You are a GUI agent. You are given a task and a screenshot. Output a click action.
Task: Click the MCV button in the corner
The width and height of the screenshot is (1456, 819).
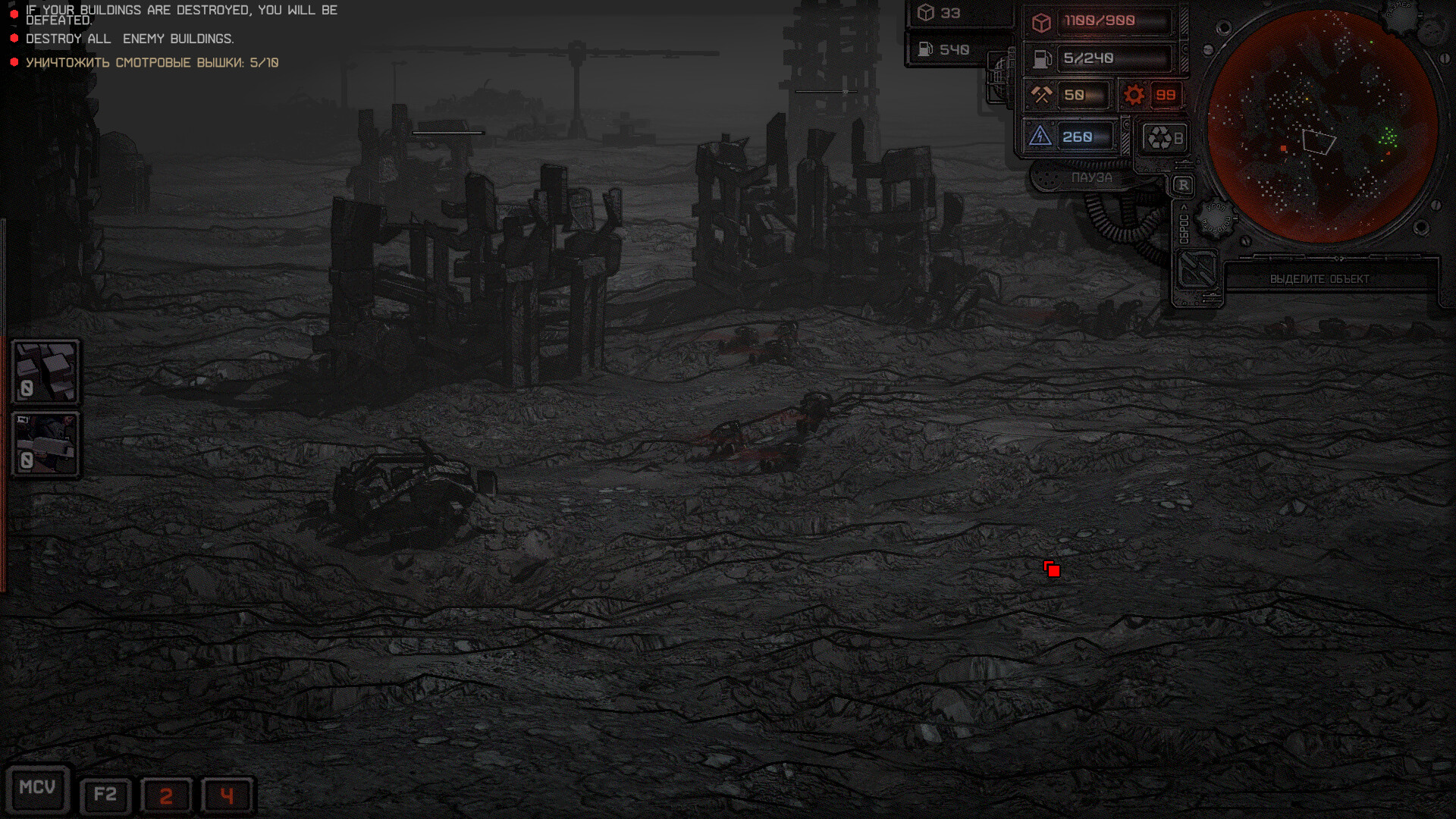tap(39, 789)
